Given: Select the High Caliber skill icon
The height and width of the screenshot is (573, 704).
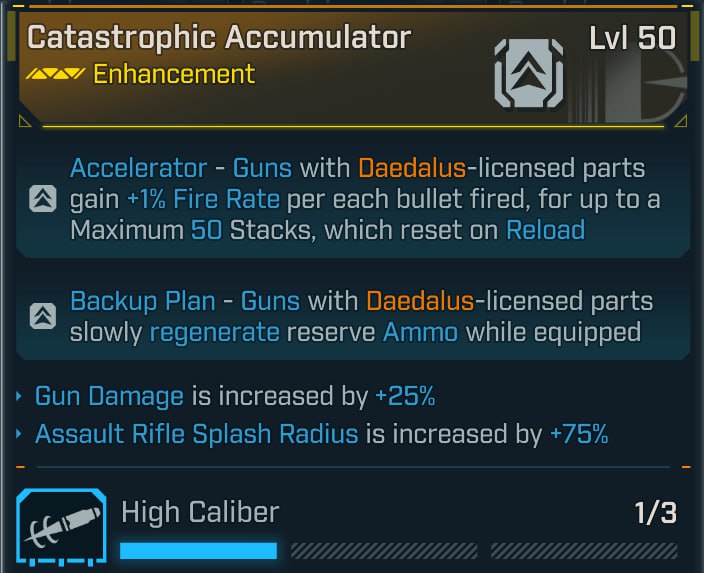Looking at the screenshot, I should 60,529.
